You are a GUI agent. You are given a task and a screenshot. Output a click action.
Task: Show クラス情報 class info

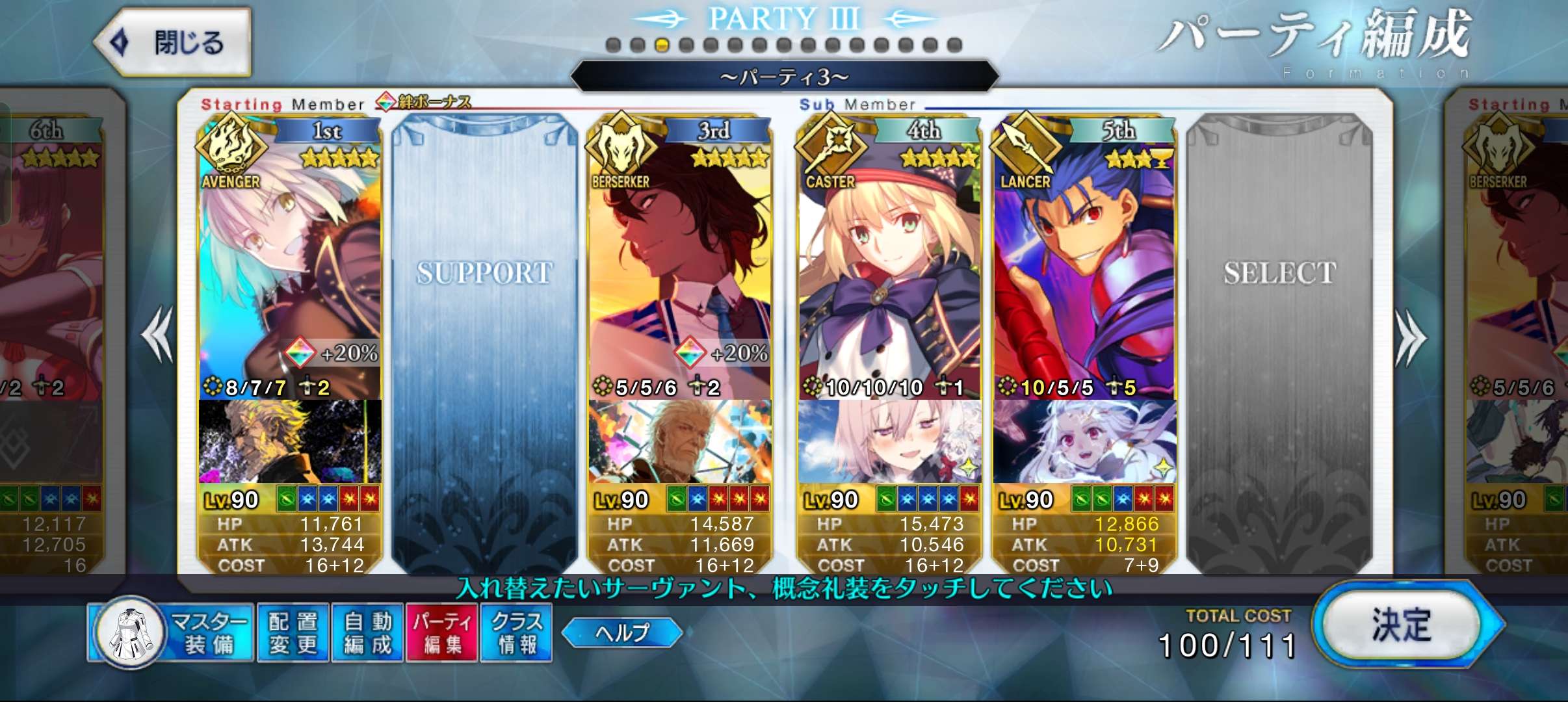coord(517,633)
